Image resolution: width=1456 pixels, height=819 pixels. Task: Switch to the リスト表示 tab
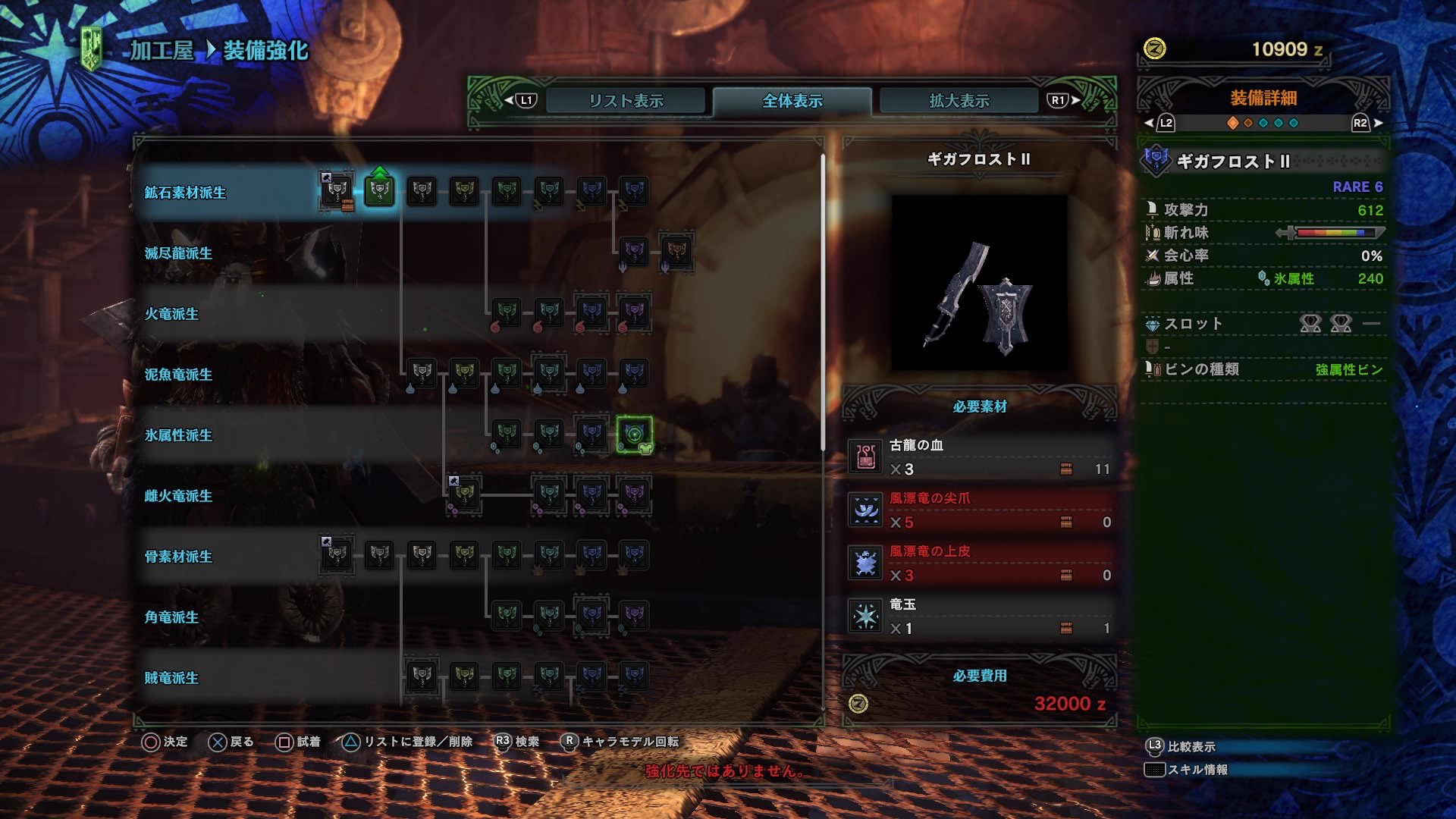tap(626, 99)
